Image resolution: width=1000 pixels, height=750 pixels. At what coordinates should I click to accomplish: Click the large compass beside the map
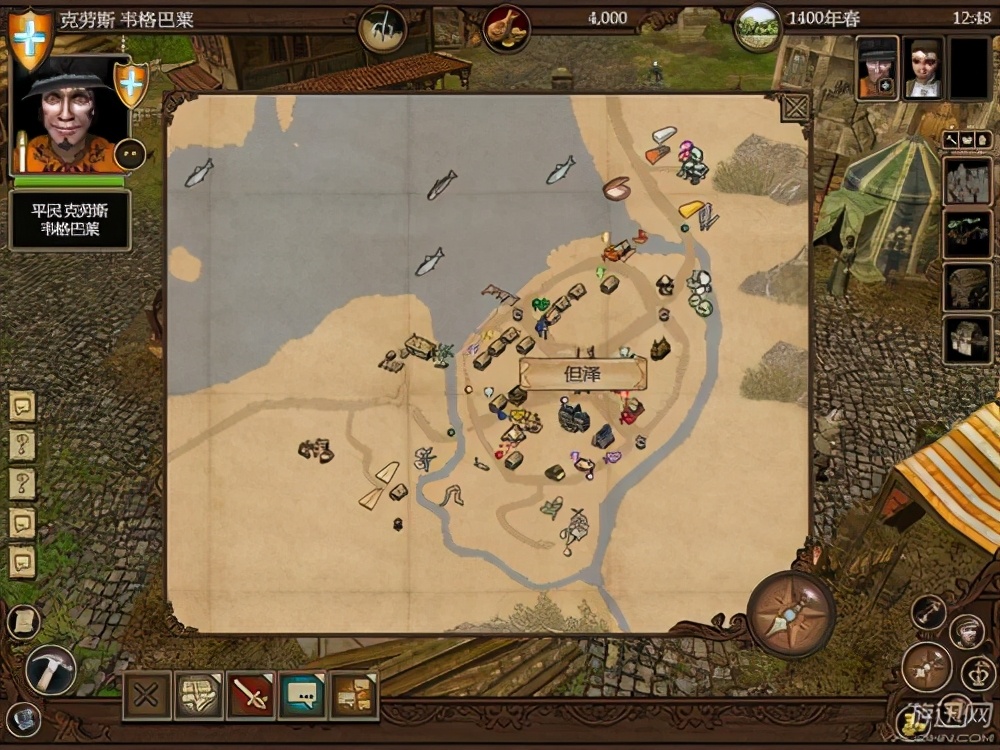(x=790, y=613)
